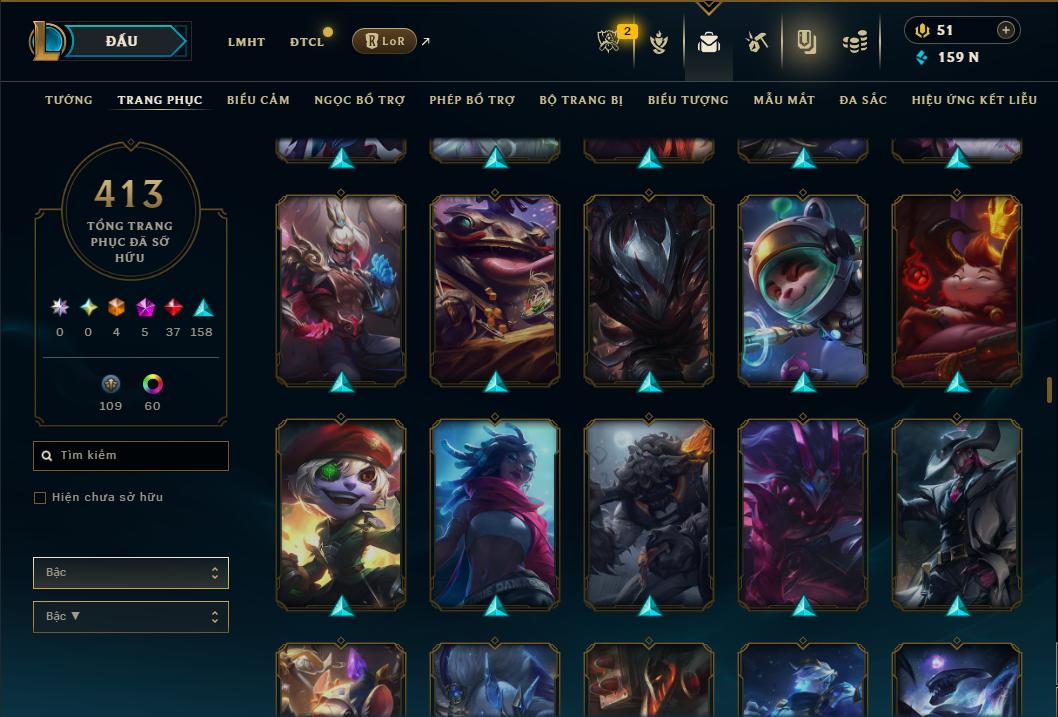This screenshot has width=1058, height=717.
Task: Open the BIỂU CẢM tab
Action: point(258,100)
